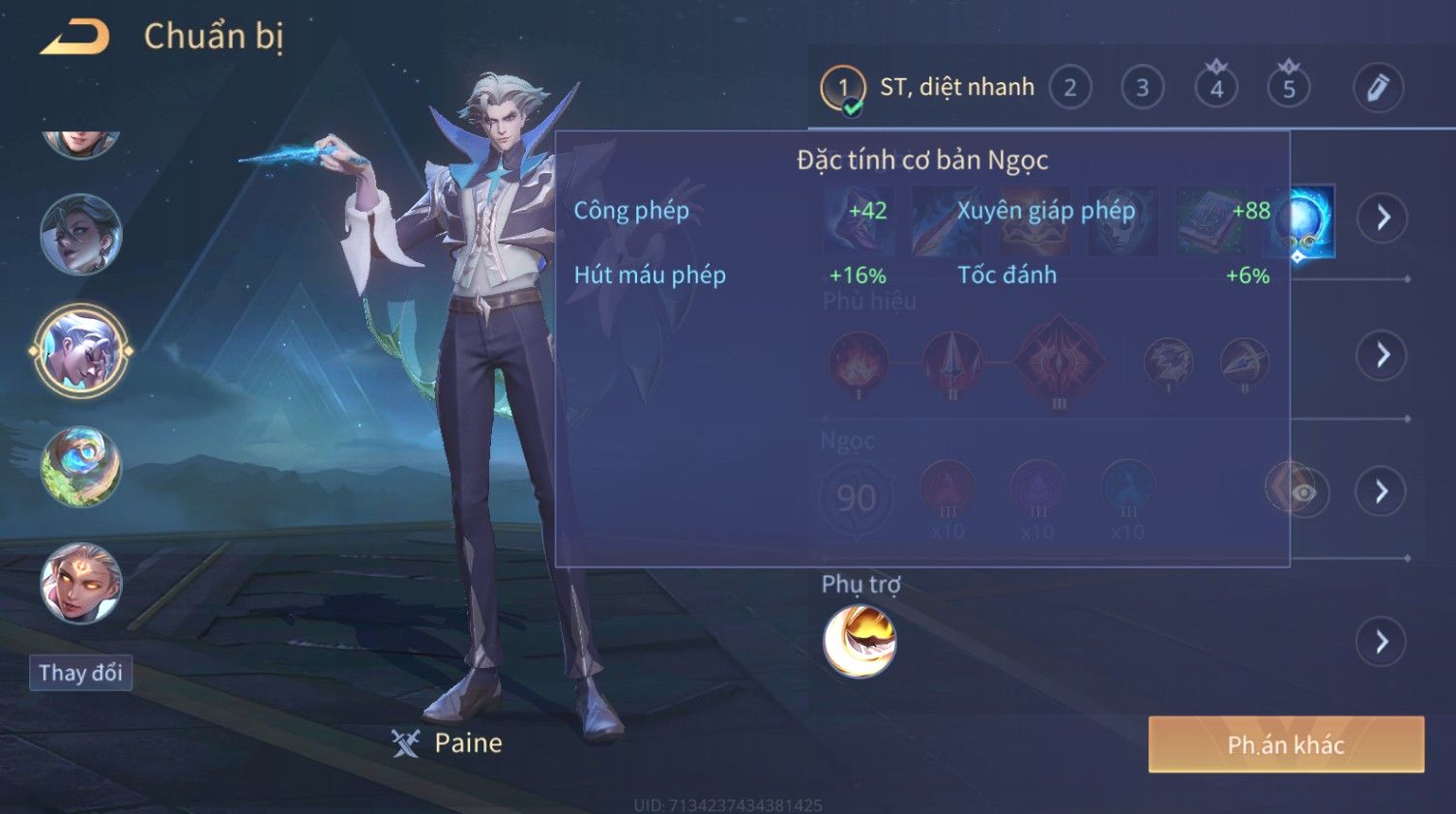Select preset 1 "ST, diệt nhanh"
Viewport: 1456px width, 814px height.
click(928, 88)
